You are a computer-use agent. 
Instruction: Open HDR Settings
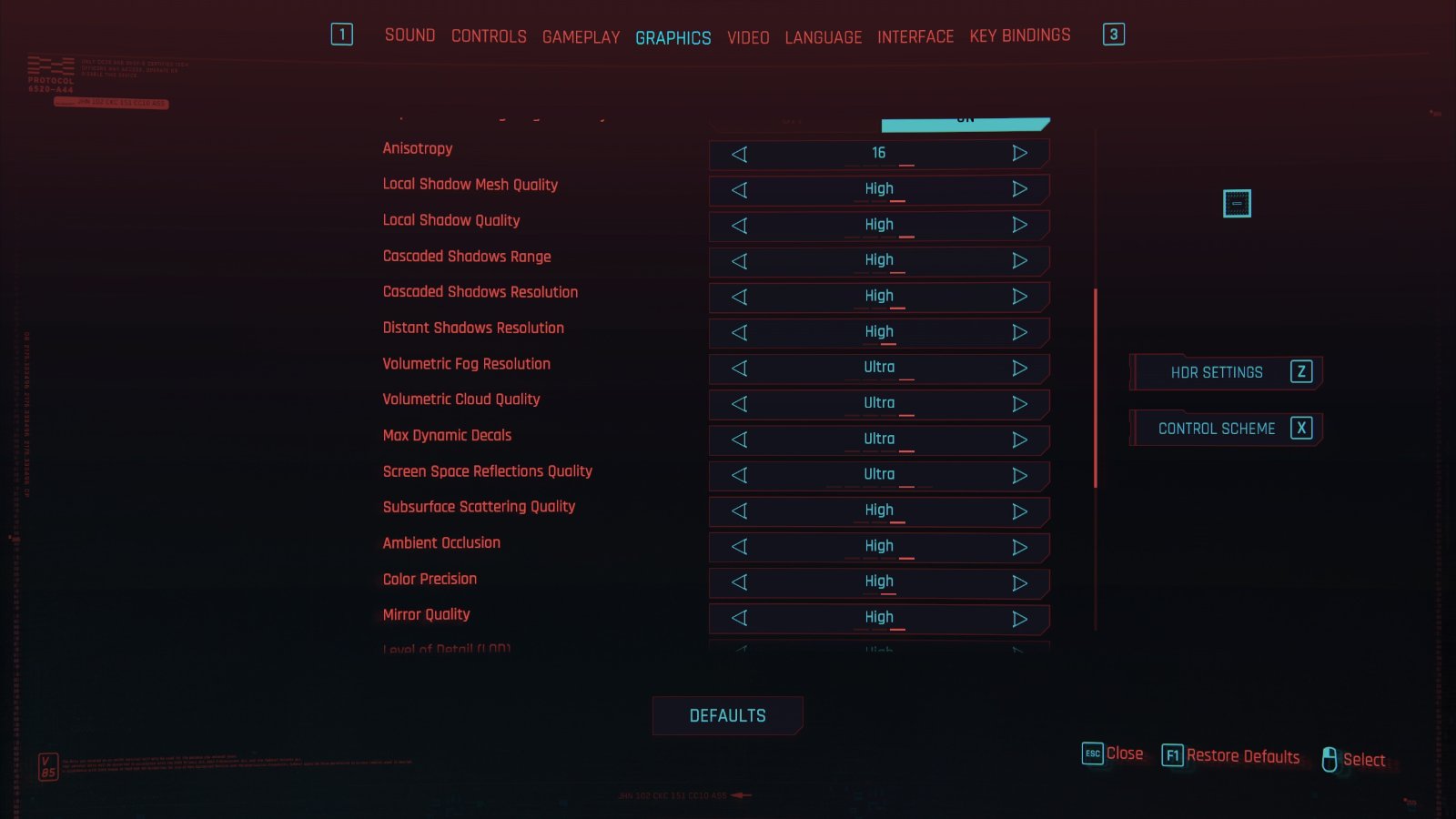pos(1225,372)
